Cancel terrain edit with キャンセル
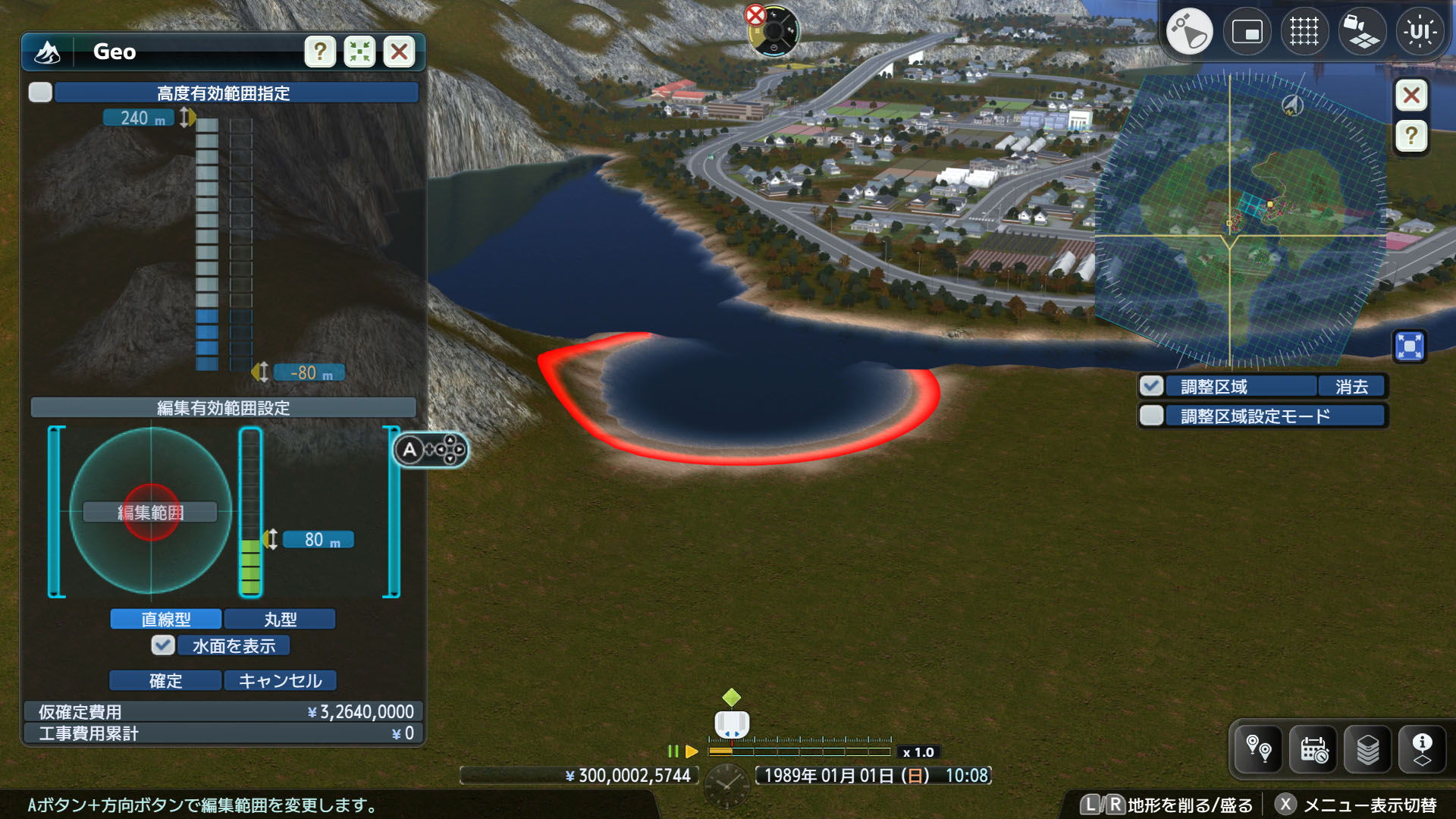This screenshot has height=819, width=1456. [x=280, y=680]
